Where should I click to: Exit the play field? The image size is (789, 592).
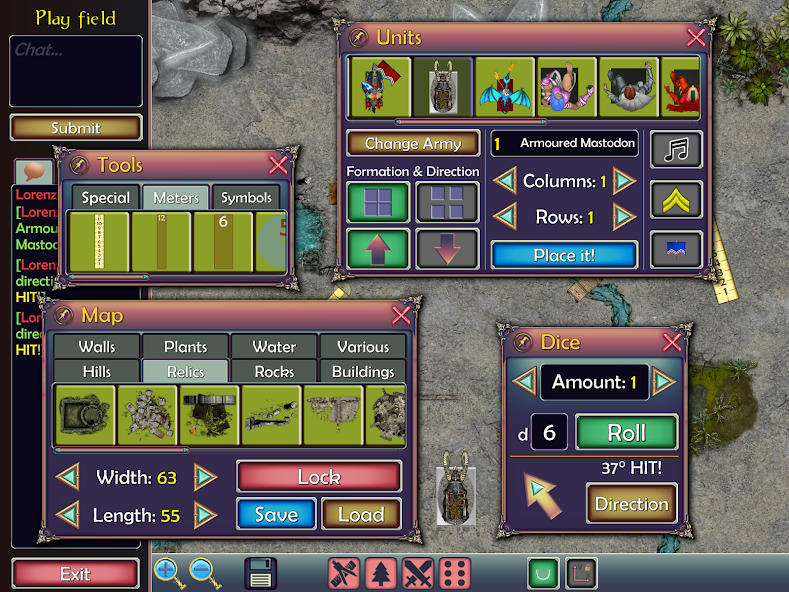click(75, 574)
